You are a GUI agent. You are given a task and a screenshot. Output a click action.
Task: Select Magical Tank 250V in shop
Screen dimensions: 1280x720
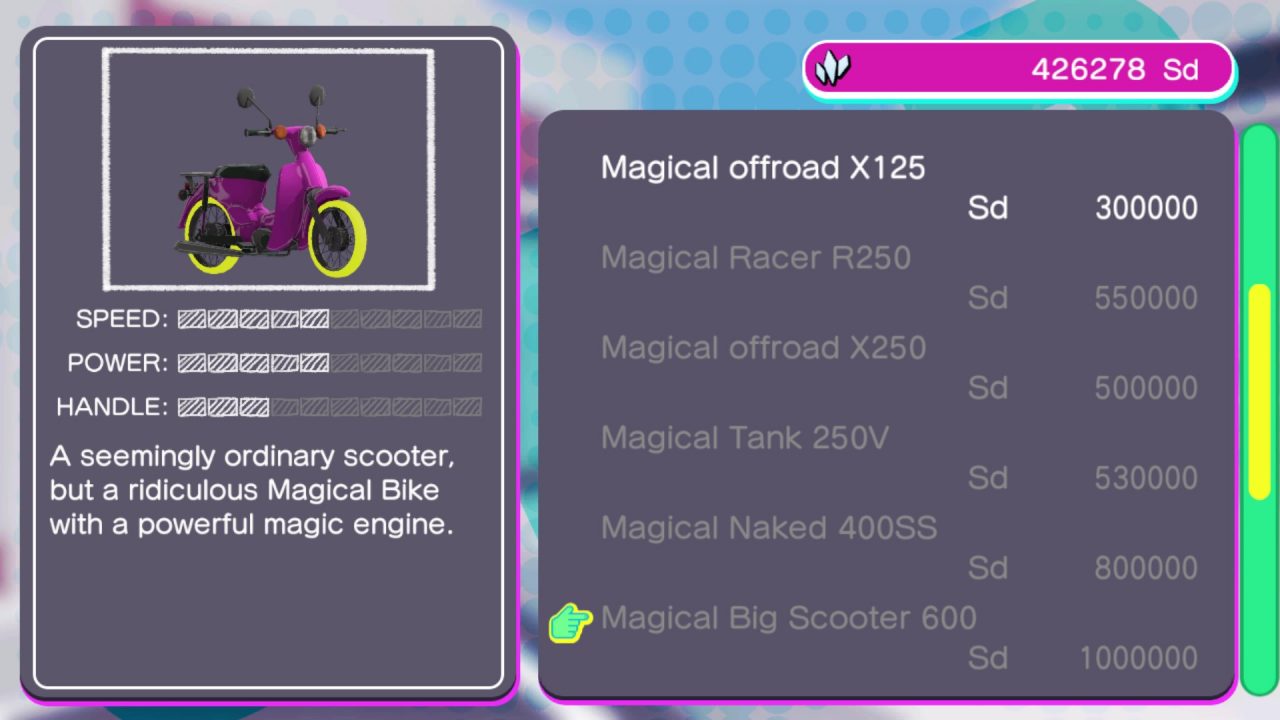(x=744, y=438)
